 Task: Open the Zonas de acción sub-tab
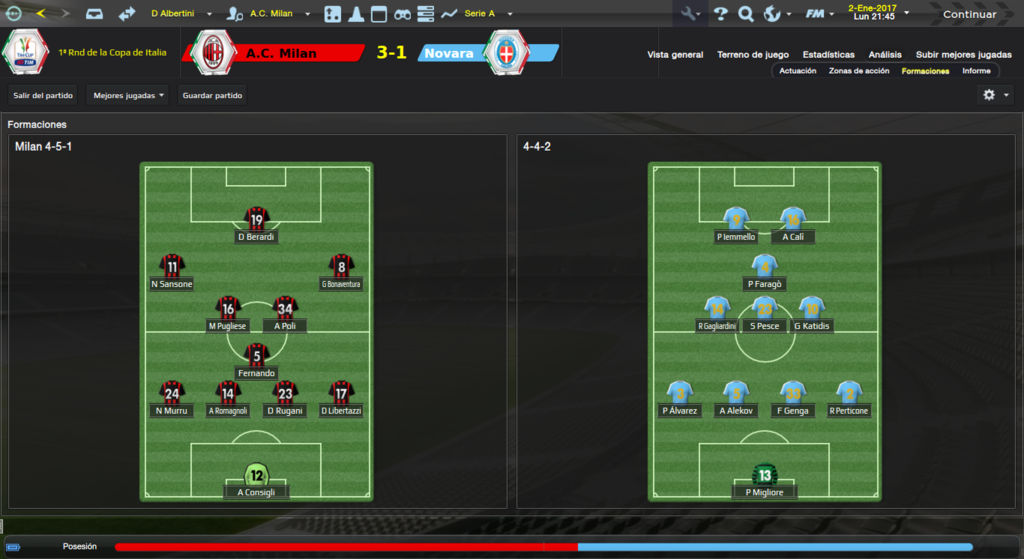[x=859, y=71]
